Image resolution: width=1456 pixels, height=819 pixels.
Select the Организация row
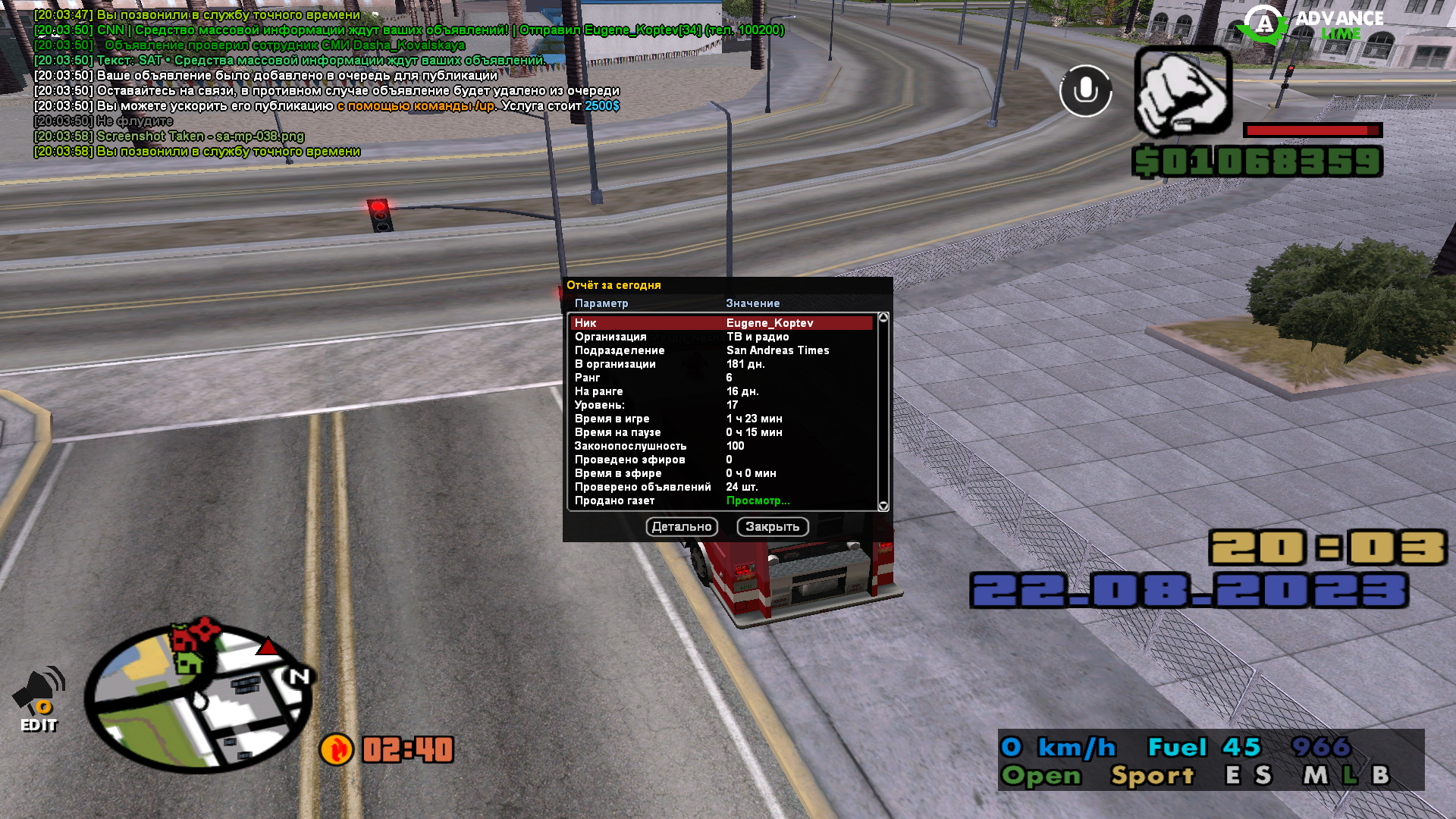[x=720, y=337]
